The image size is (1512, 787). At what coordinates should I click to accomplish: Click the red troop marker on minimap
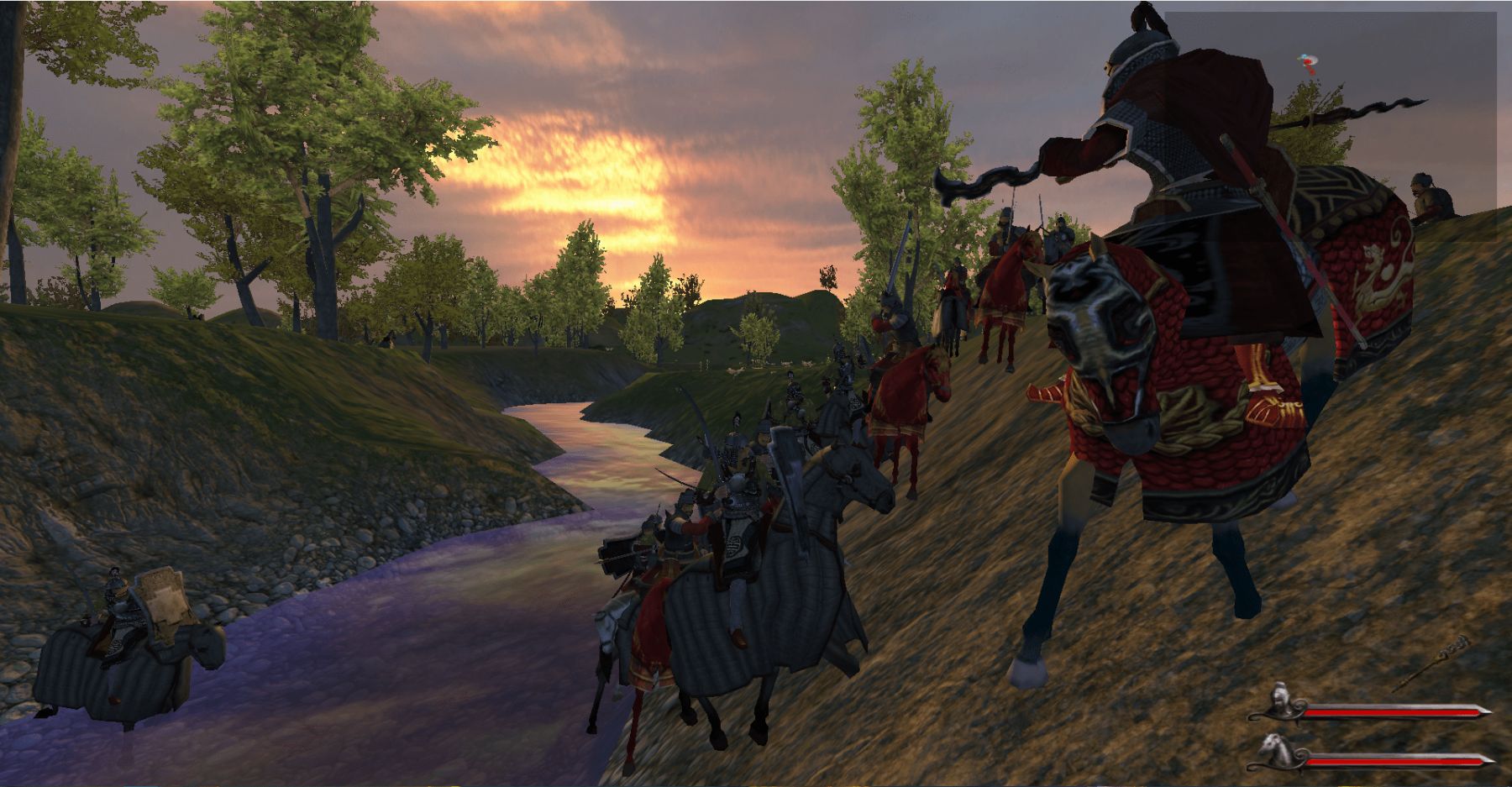click(1309, 65)
